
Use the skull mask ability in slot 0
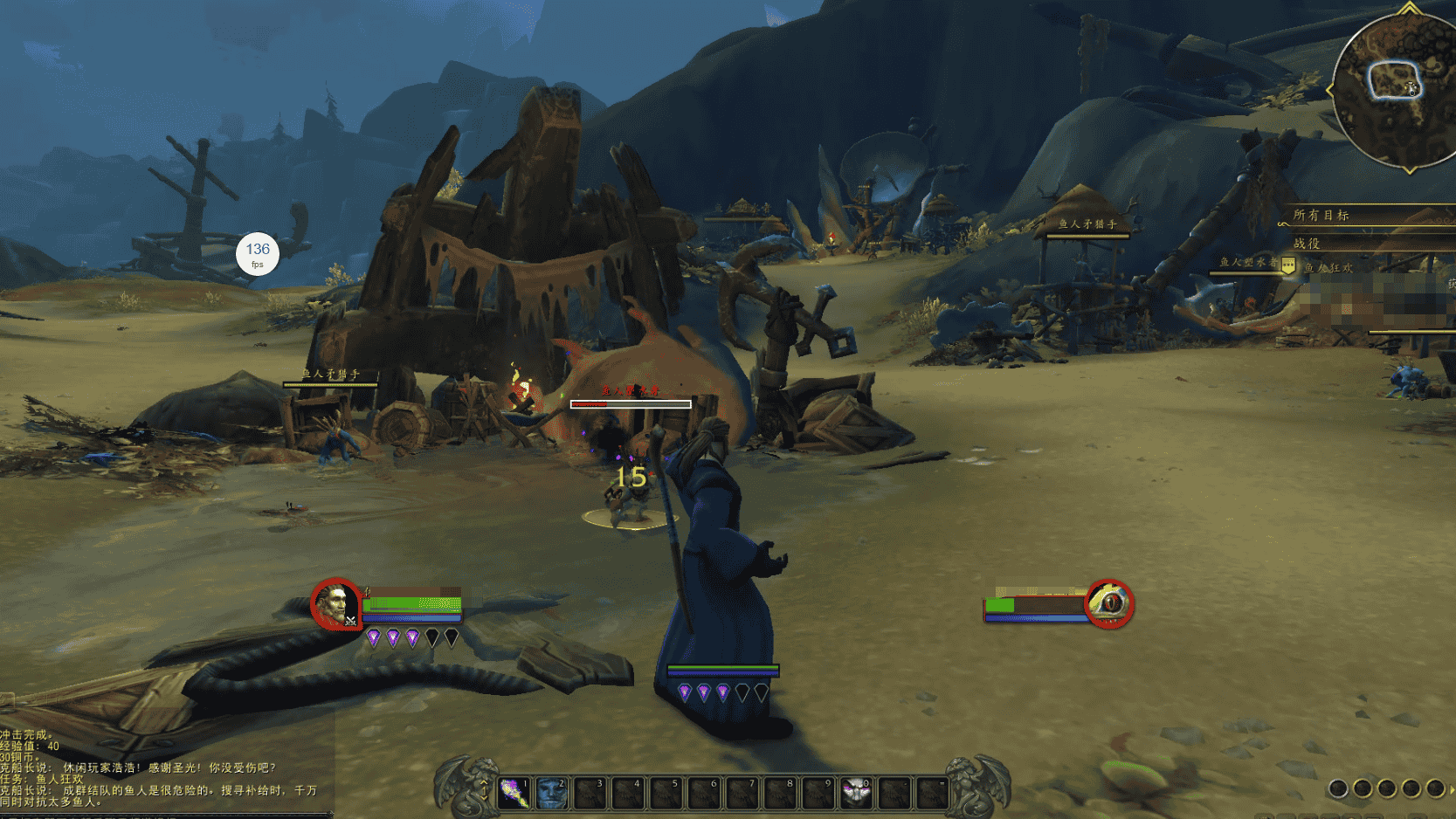[x=856, y=793]
